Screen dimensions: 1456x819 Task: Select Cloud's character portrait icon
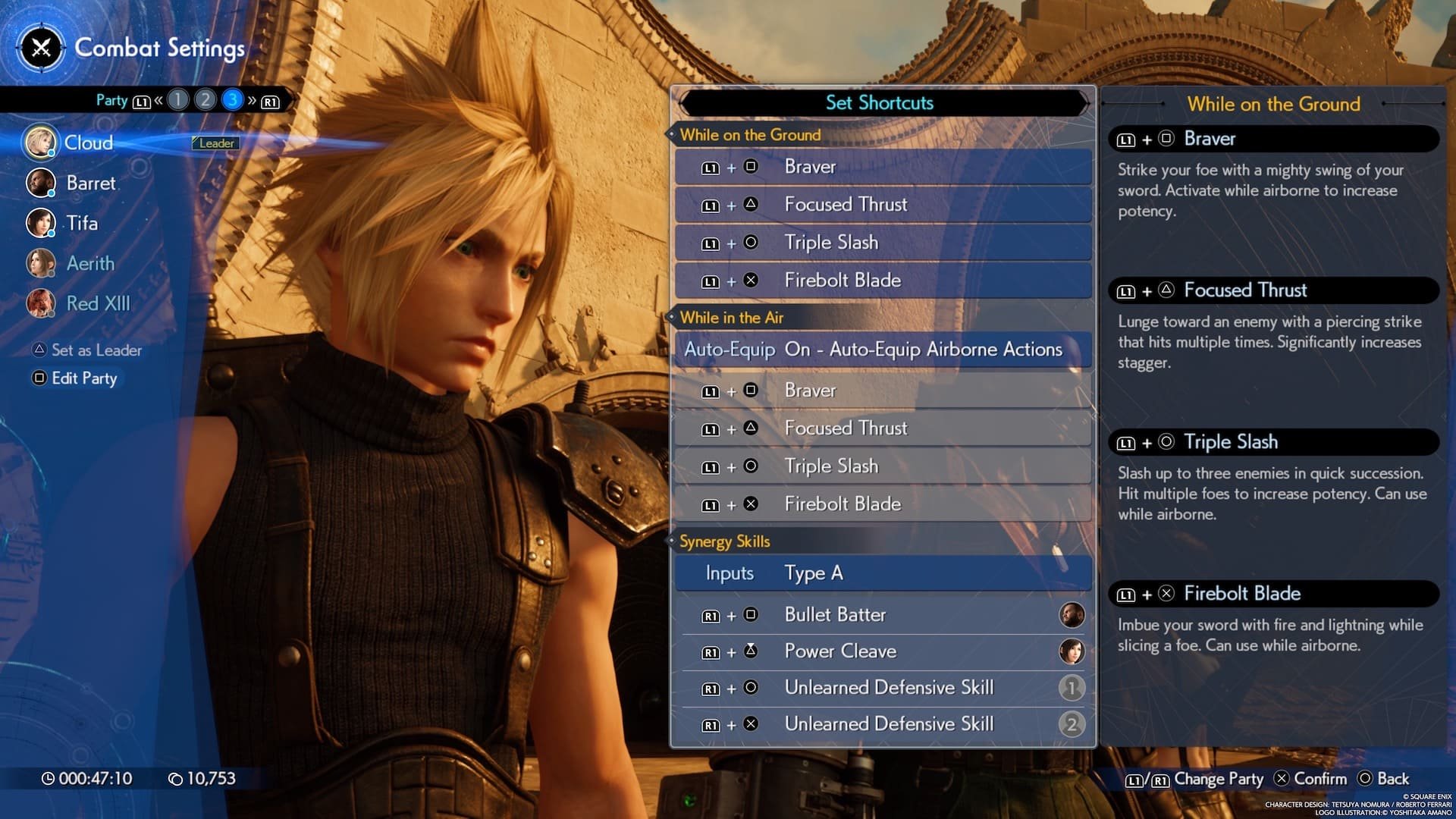pos(41,143)
